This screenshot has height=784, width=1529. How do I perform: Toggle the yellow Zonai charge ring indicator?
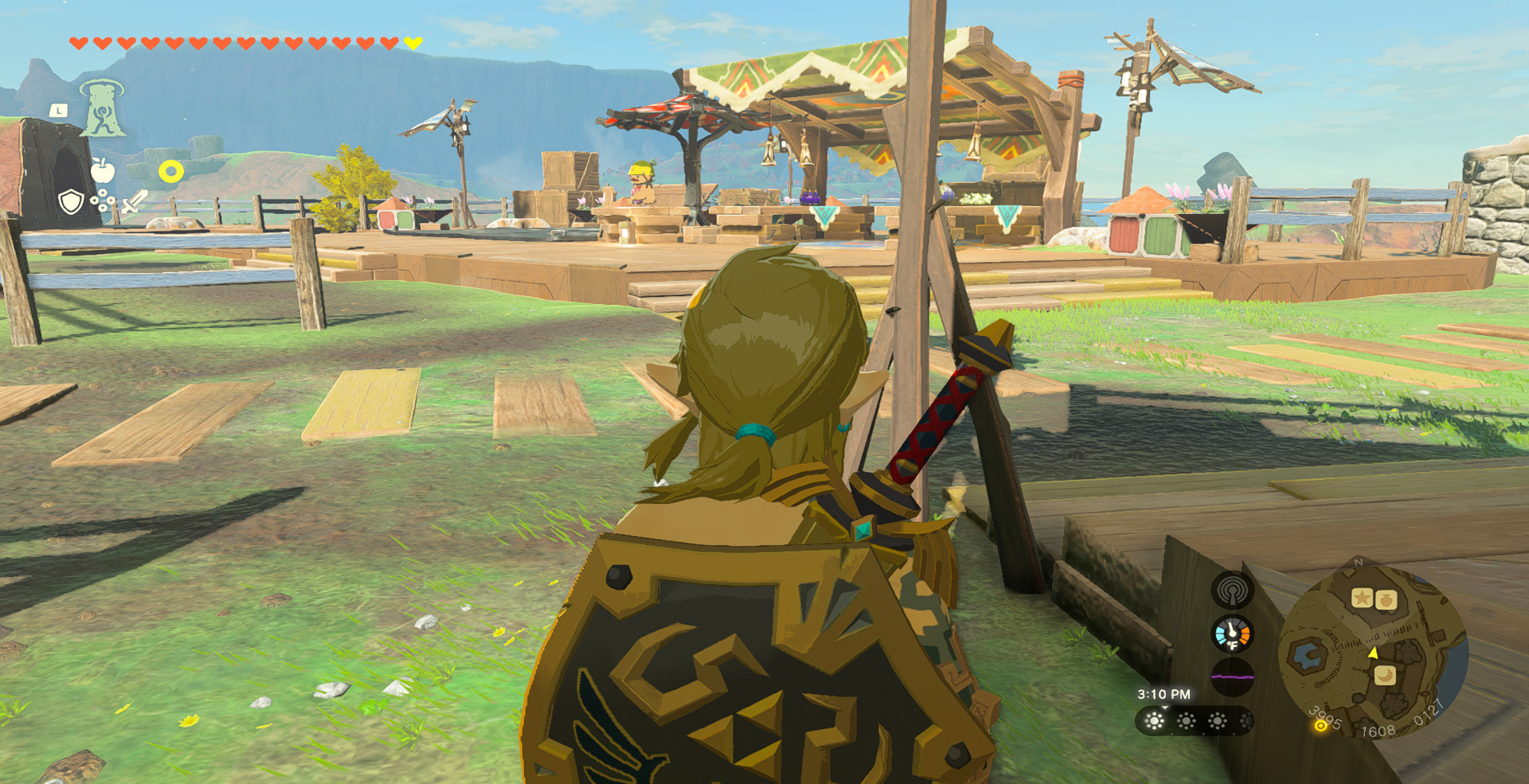[x=172, y=170]
